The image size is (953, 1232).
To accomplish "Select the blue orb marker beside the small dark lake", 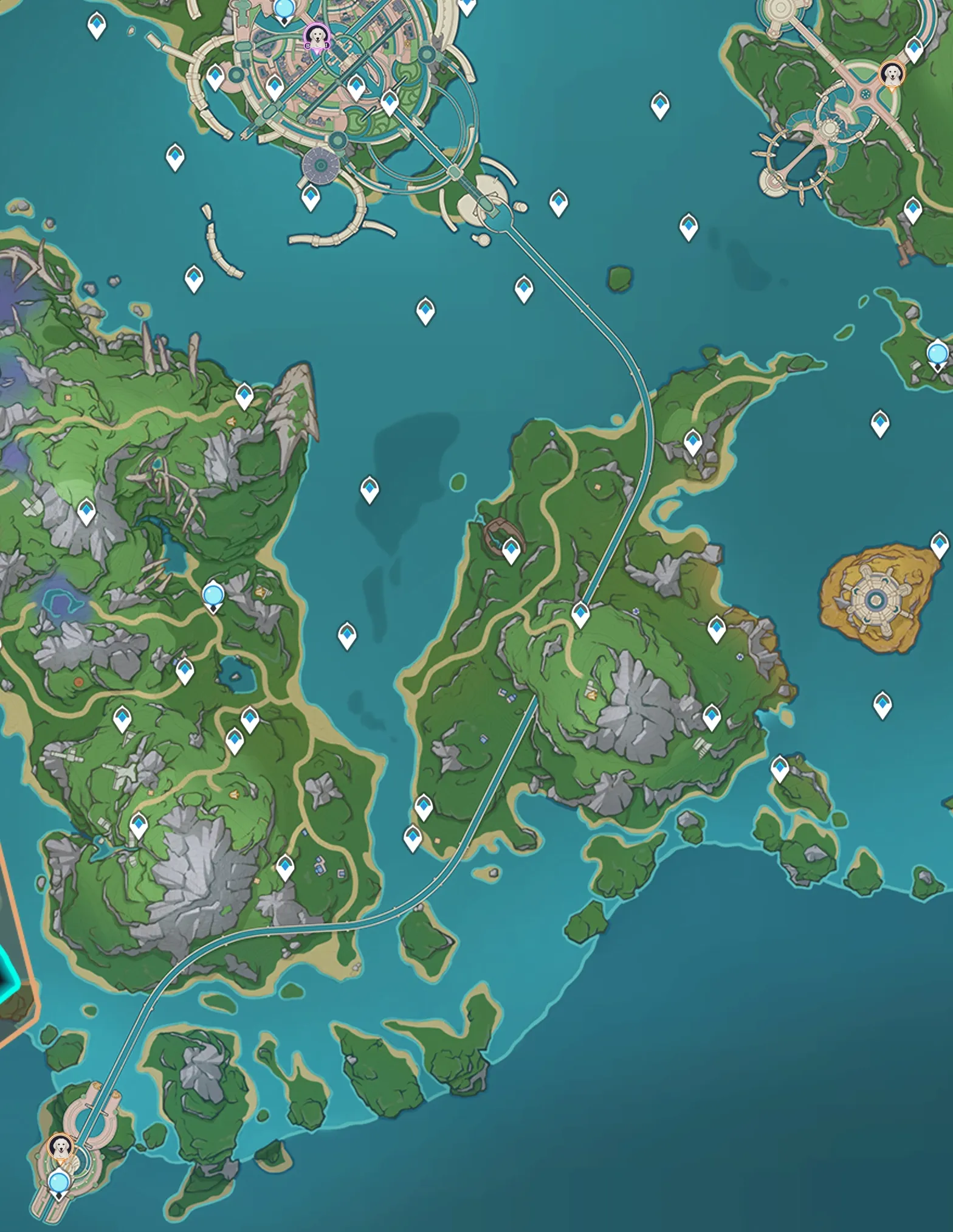I will click(213, 594).
